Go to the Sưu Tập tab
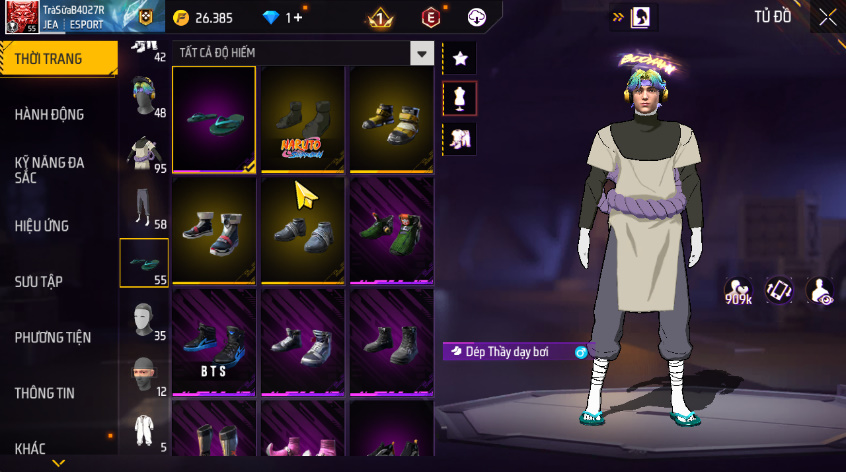 39,282
